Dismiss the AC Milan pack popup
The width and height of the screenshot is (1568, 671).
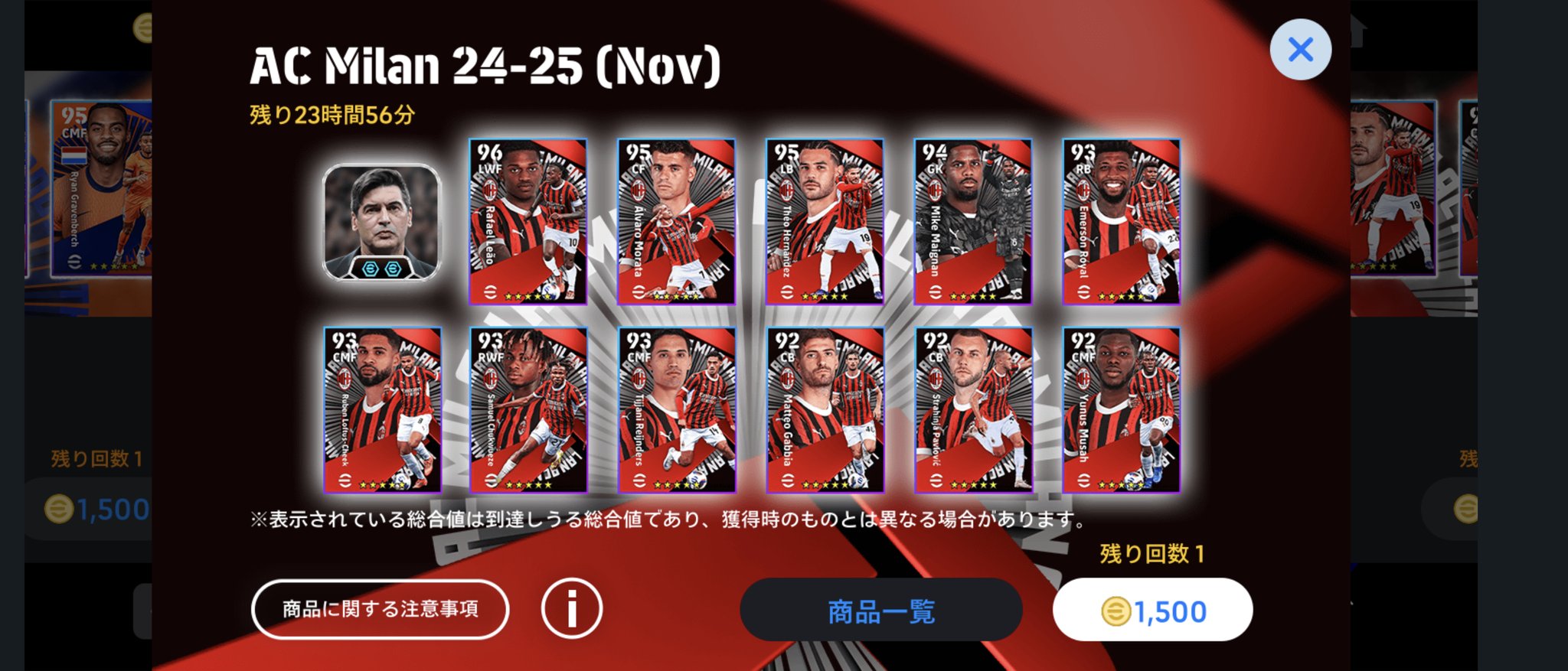1302,48
